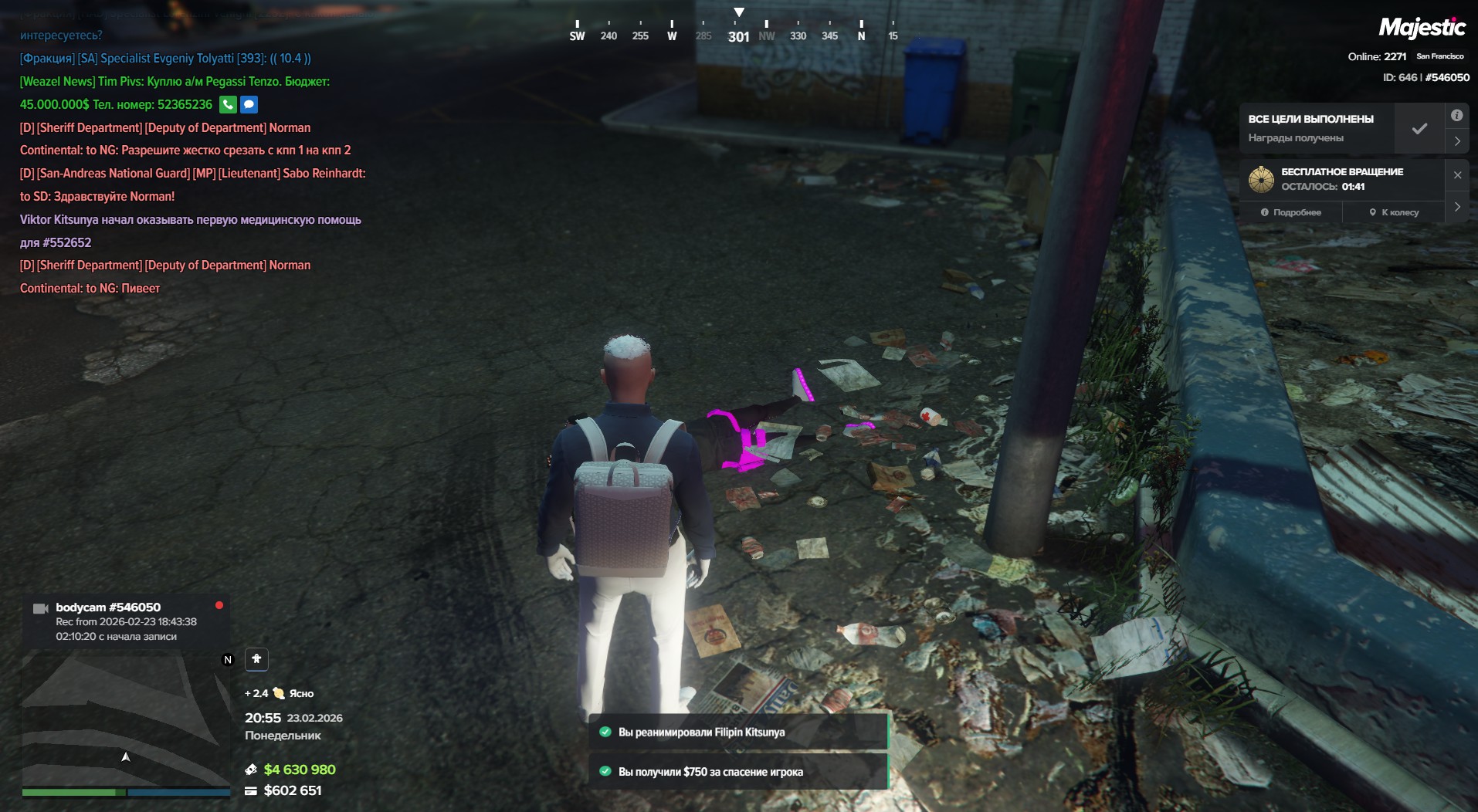Call the Weazel News ad phone number
The image size is (1478, 812).
coord(228,105)
